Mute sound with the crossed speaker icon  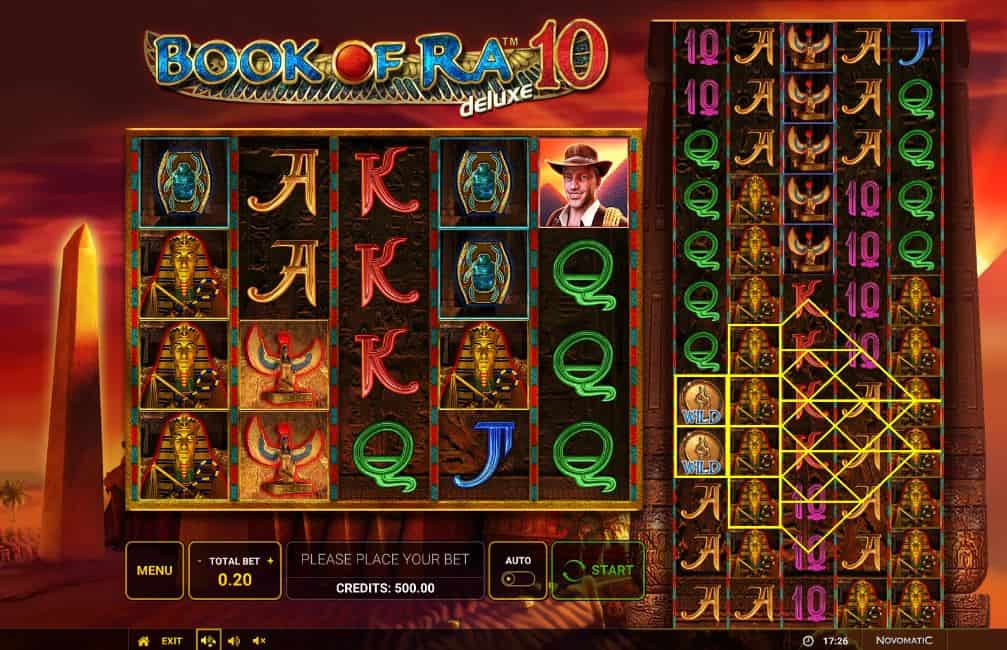click(258, 640)
